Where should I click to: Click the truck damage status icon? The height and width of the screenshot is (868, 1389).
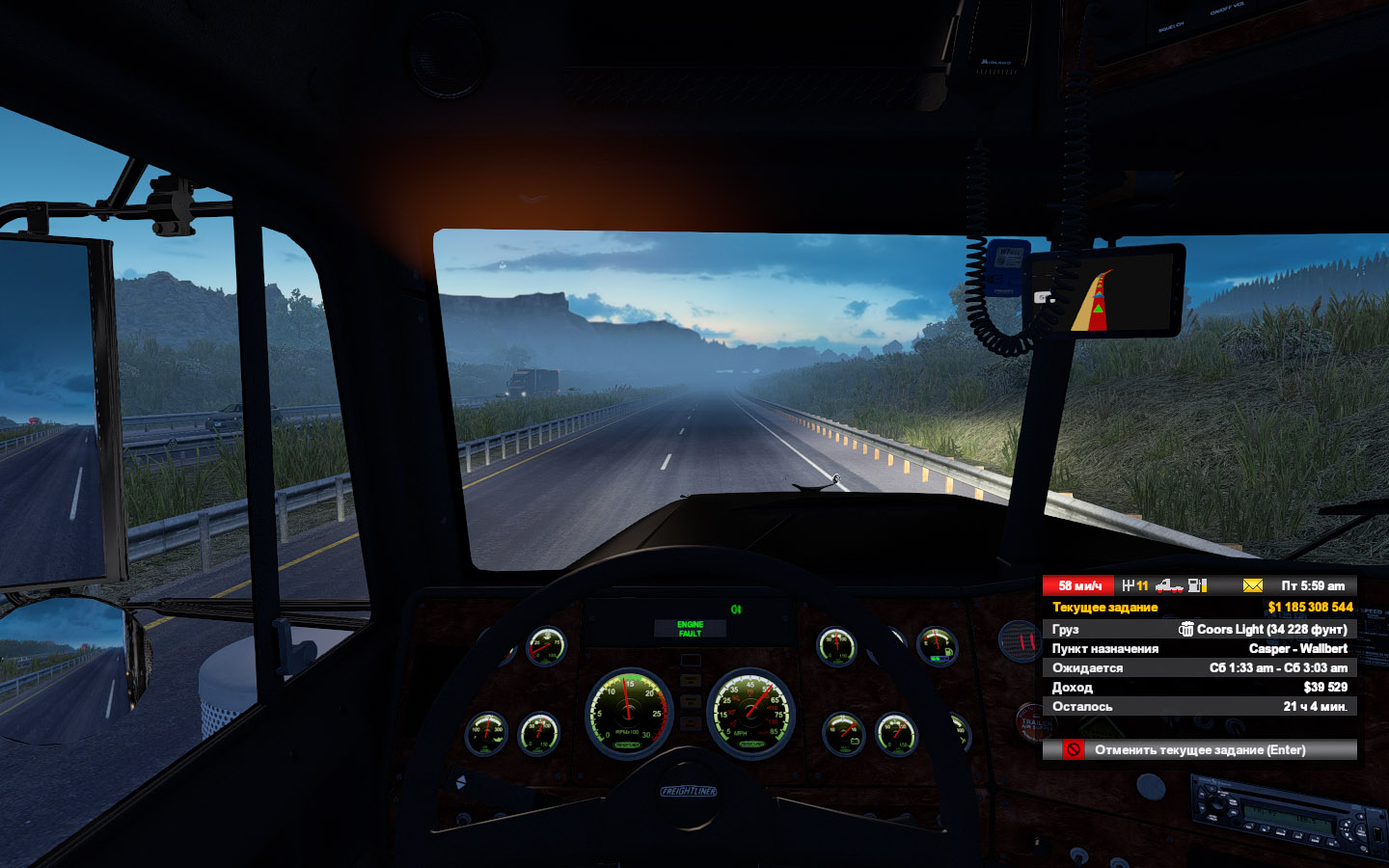pyautogui.click(x=1169, y=585)
